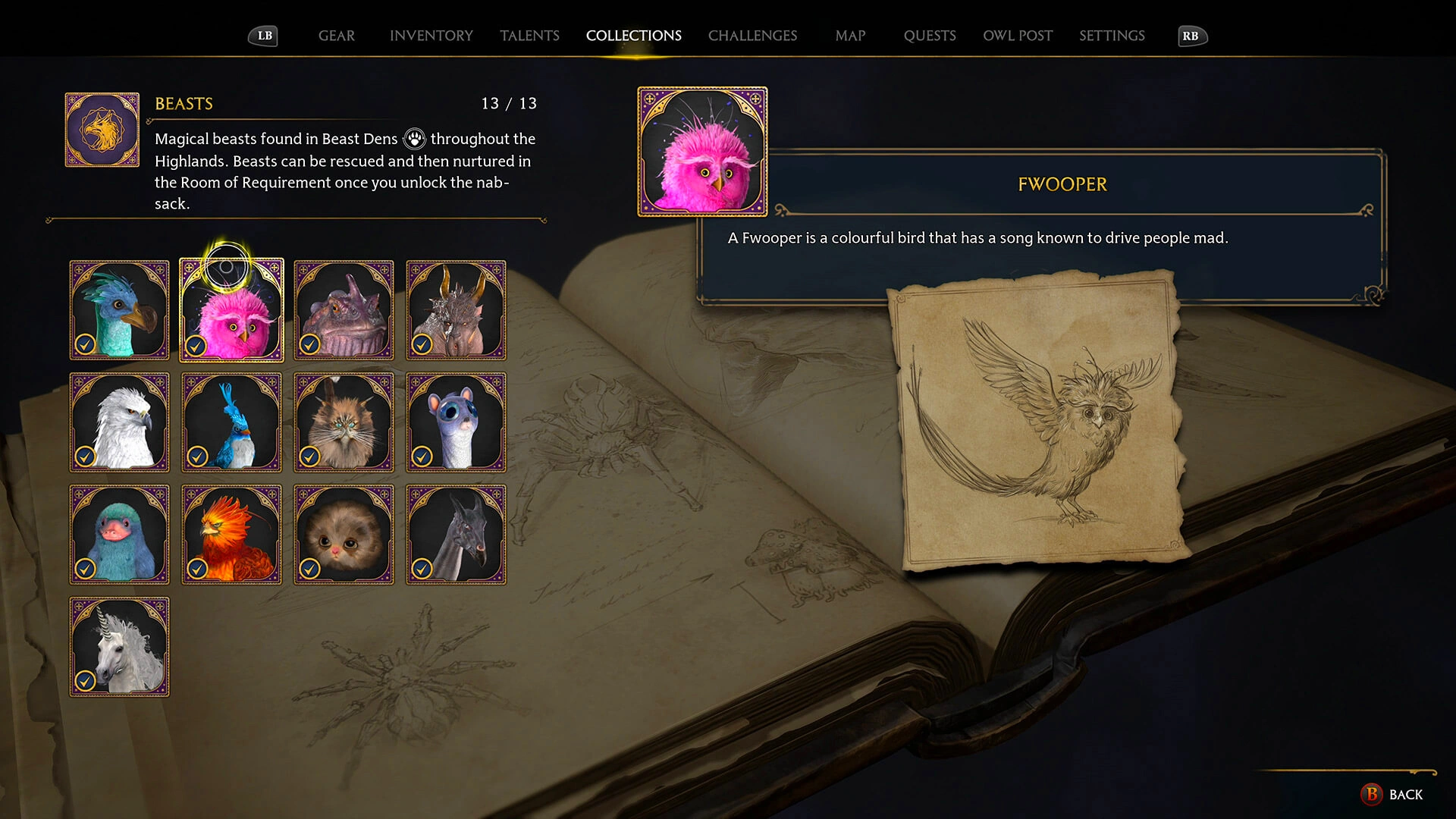This screenshot has width=1456, height=819.
Task: Pick the big-eyed Mooncalf tile
Action: point(456,422)
